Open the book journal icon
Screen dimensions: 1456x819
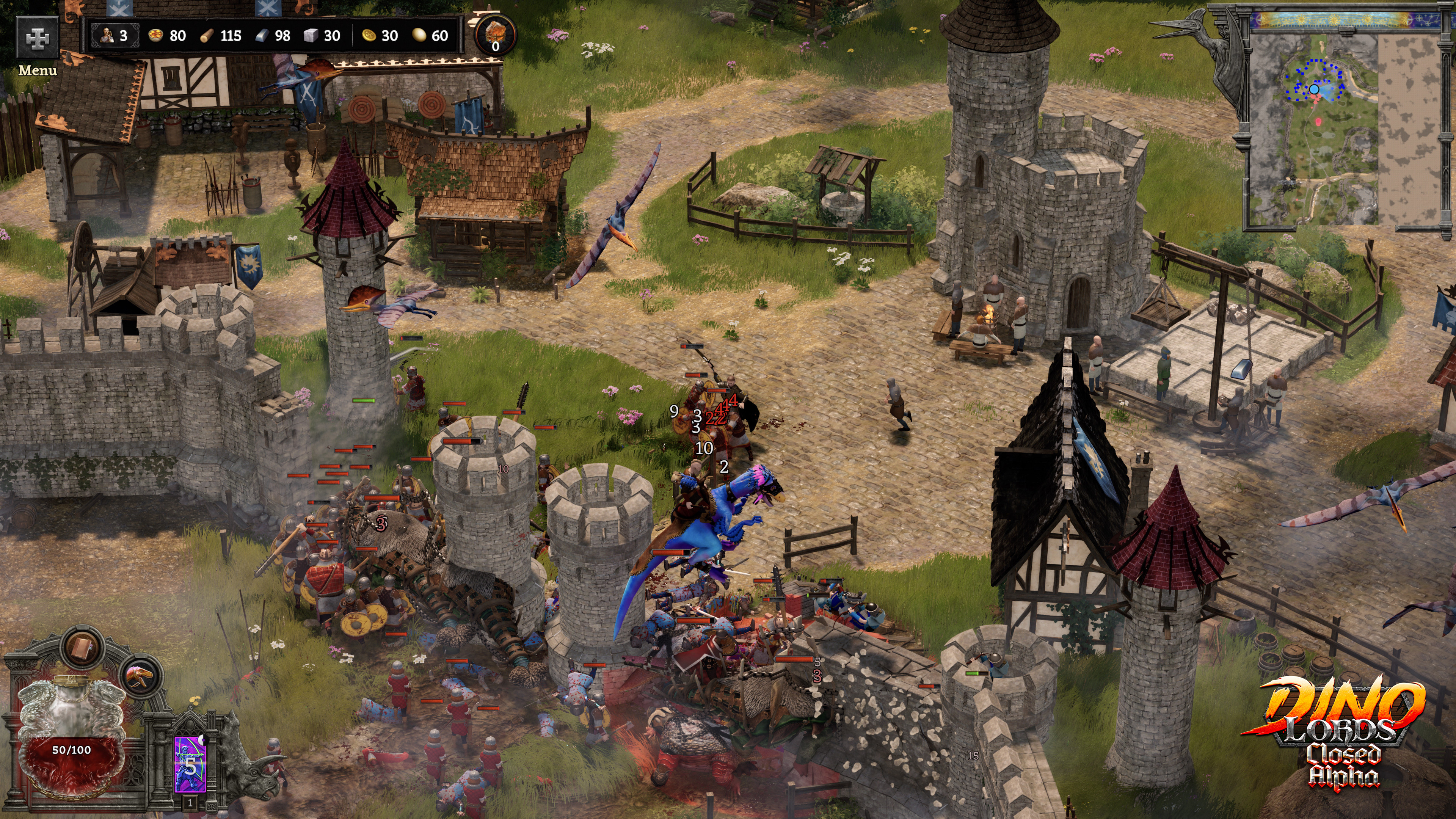click(x=83, y=646)
